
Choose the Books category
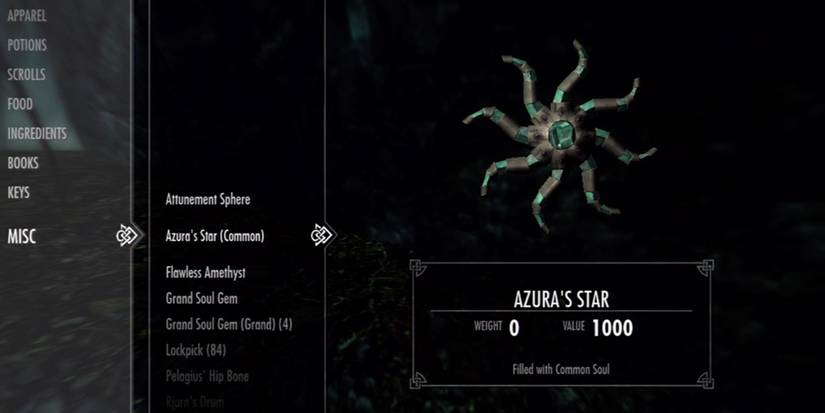tap(23, 163)
